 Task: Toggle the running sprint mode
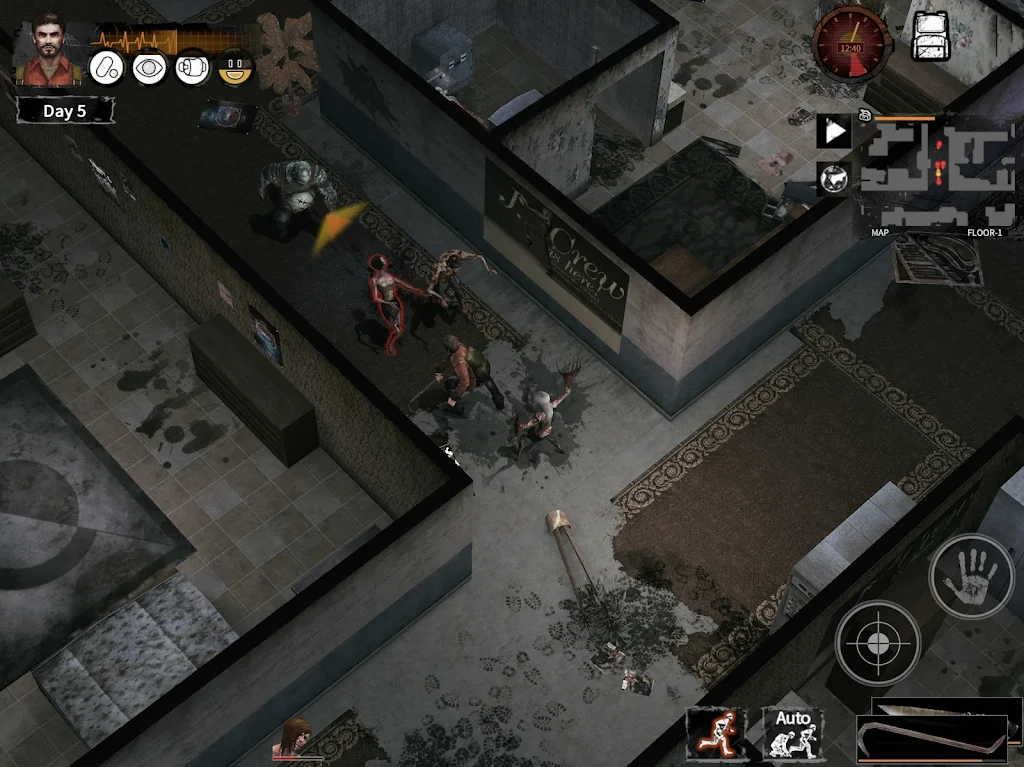click(716, 733)
